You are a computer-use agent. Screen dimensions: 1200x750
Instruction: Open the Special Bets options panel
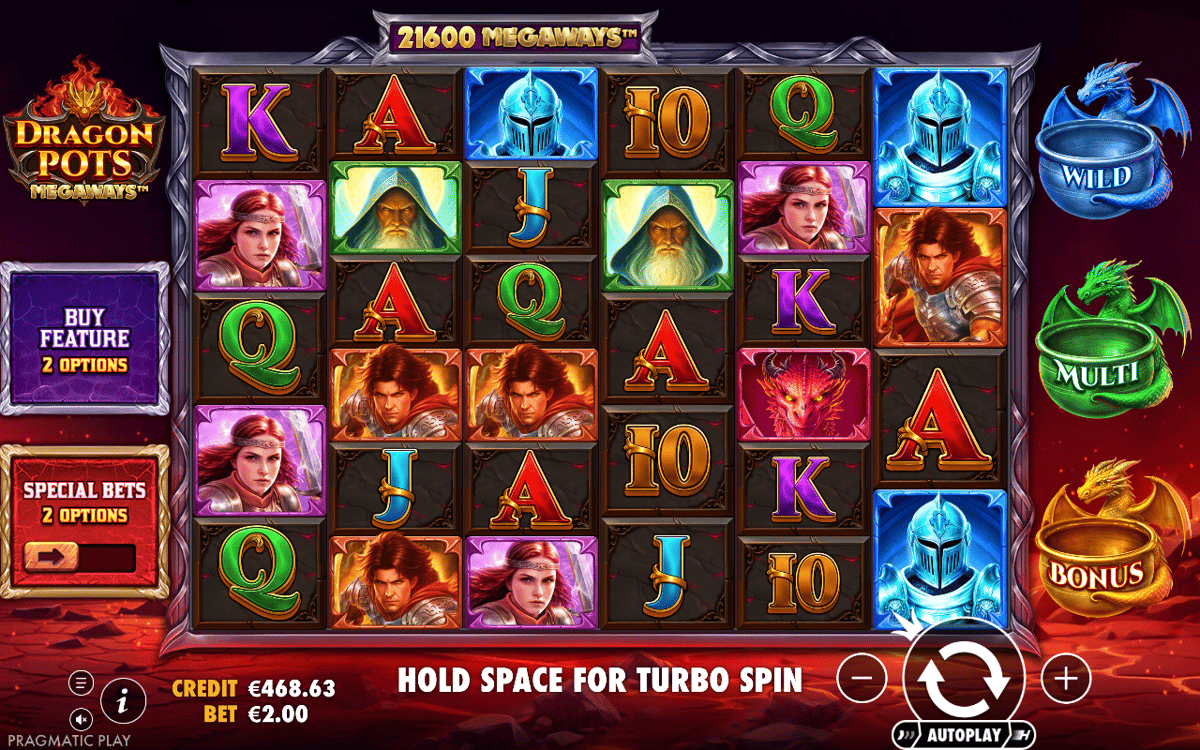(x=84, y=502)
